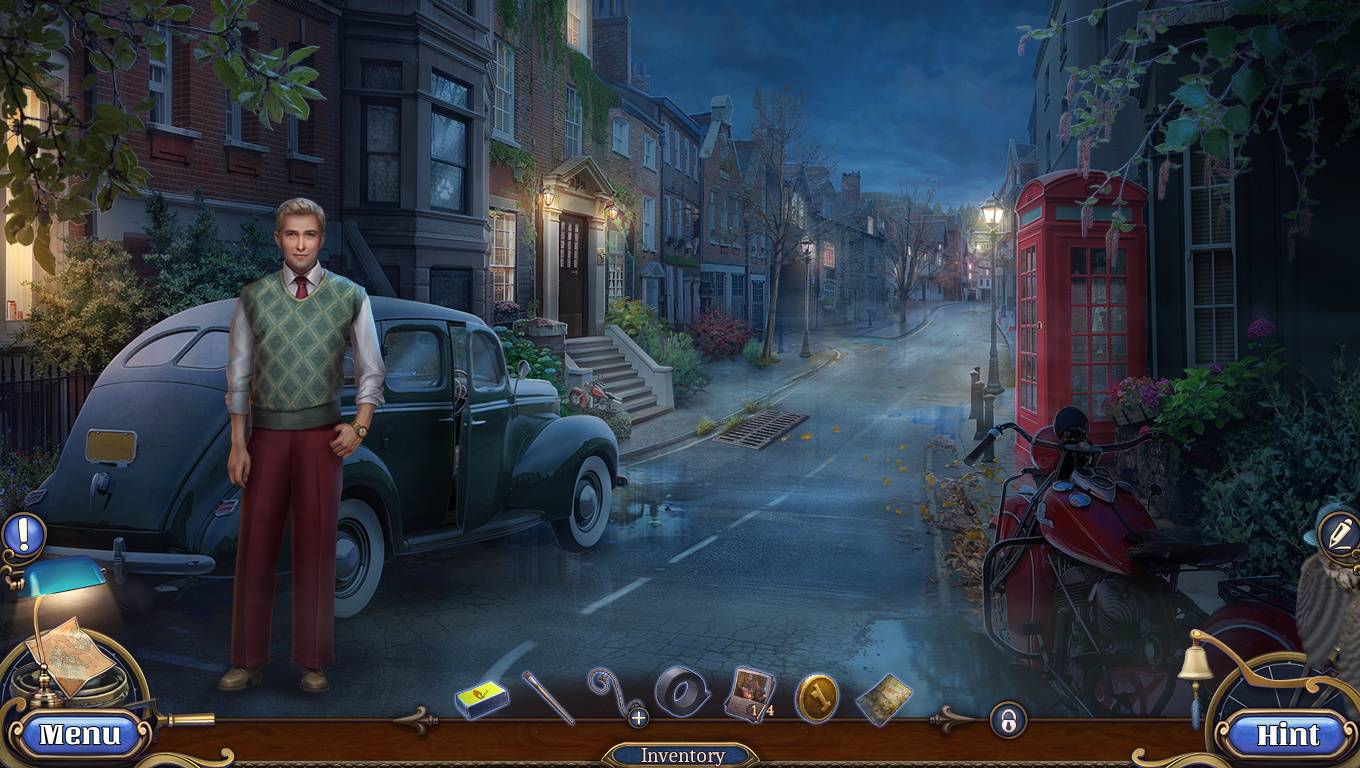Select the curled hook wire item
1360x768 pixels.
tap(610, 692)
